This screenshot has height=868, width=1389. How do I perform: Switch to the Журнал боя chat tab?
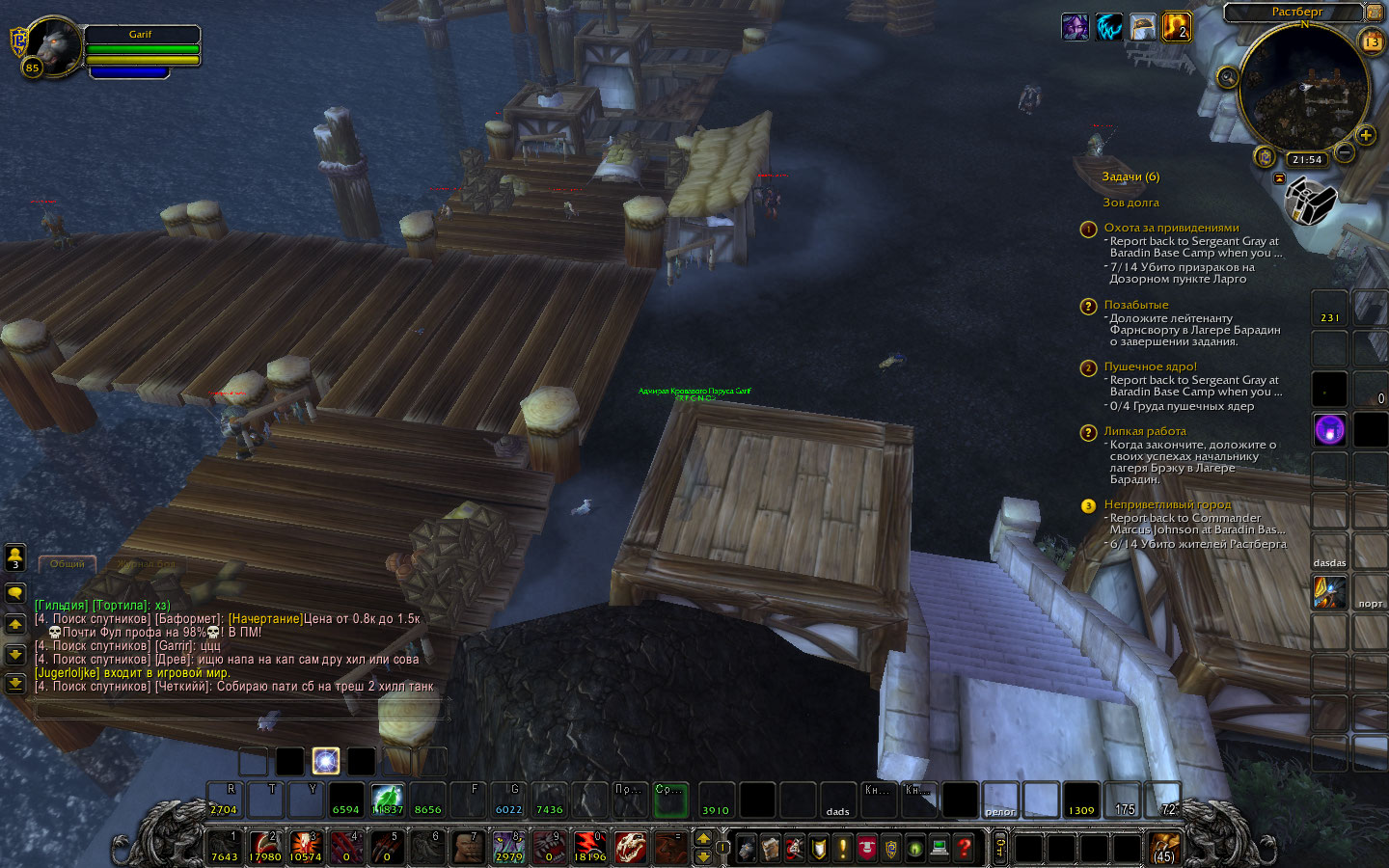point(147,563)
